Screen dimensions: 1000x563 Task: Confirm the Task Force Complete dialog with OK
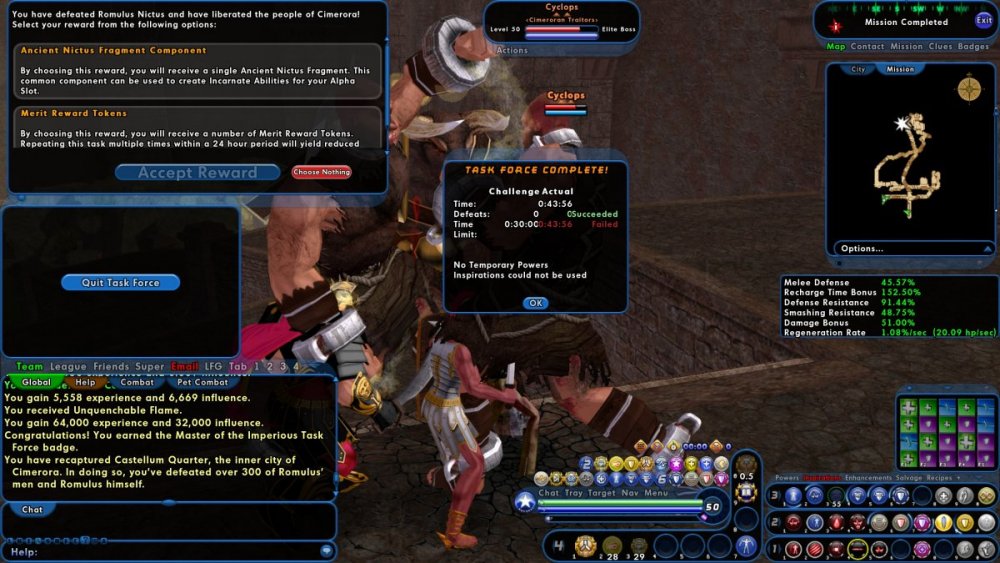coord(535,303)
